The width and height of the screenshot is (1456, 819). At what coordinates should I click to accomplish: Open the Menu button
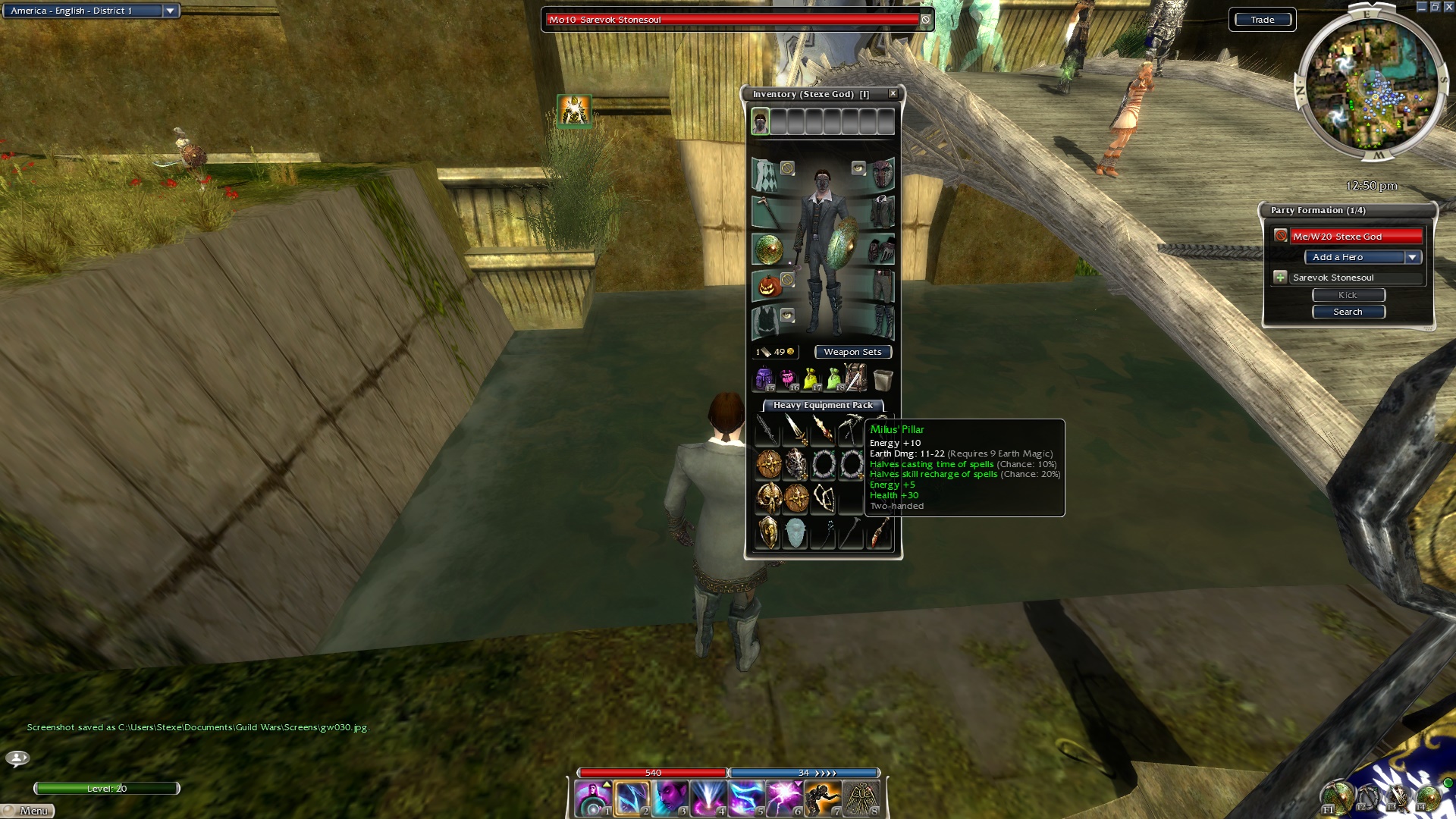[29, 811]
